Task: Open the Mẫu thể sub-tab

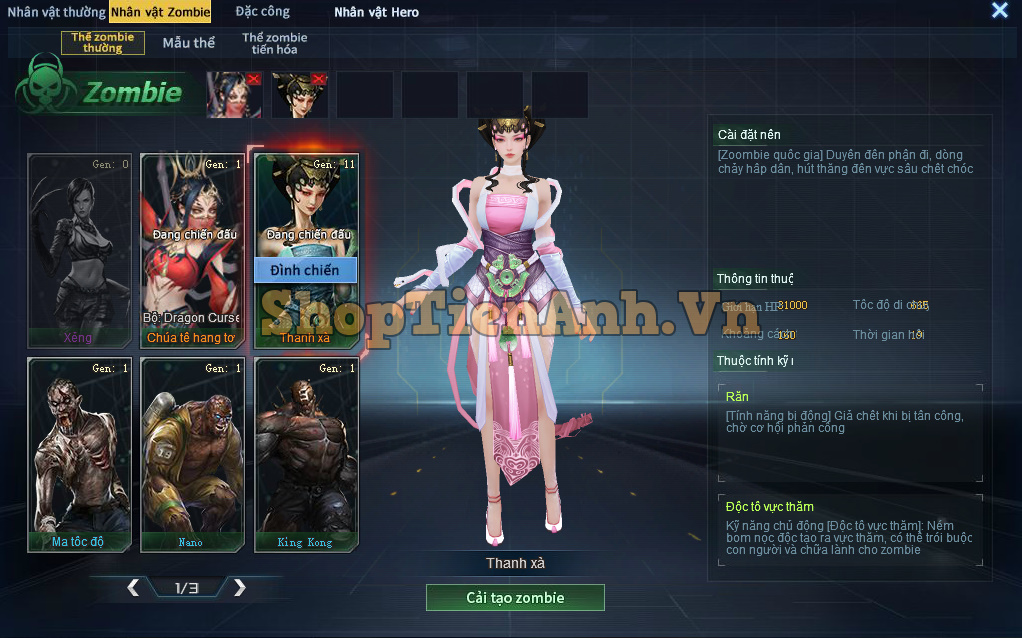Action: click(189, 43)
